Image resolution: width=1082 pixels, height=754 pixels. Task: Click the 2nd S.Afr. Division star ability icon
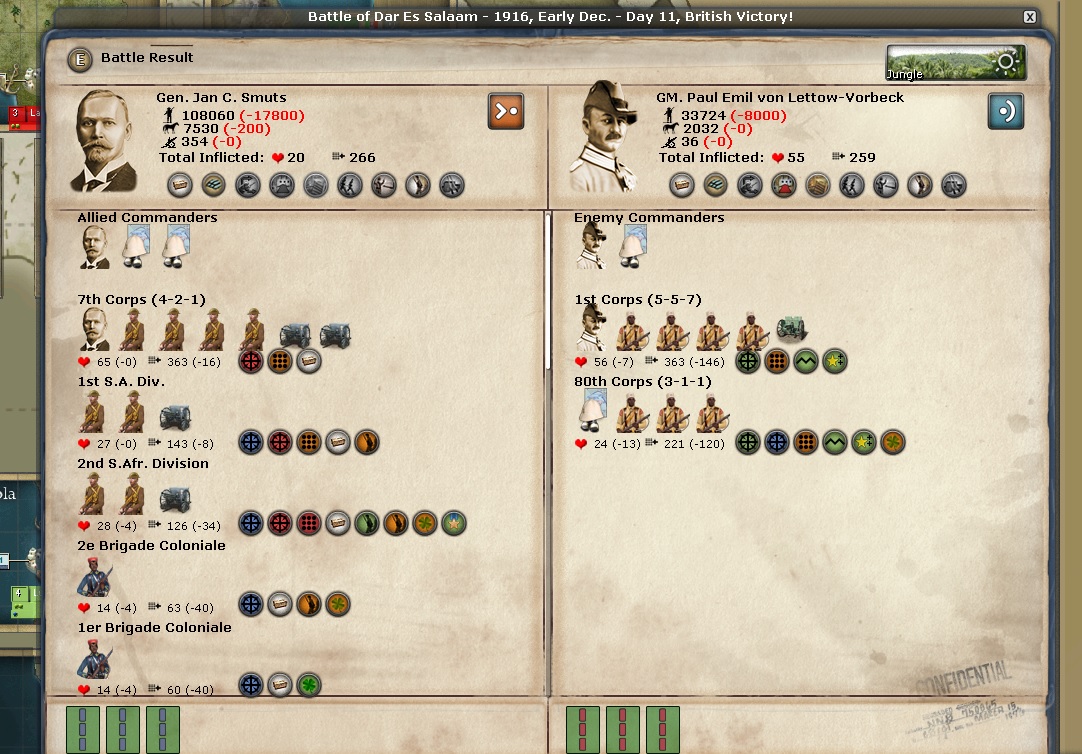coord(454,523)
